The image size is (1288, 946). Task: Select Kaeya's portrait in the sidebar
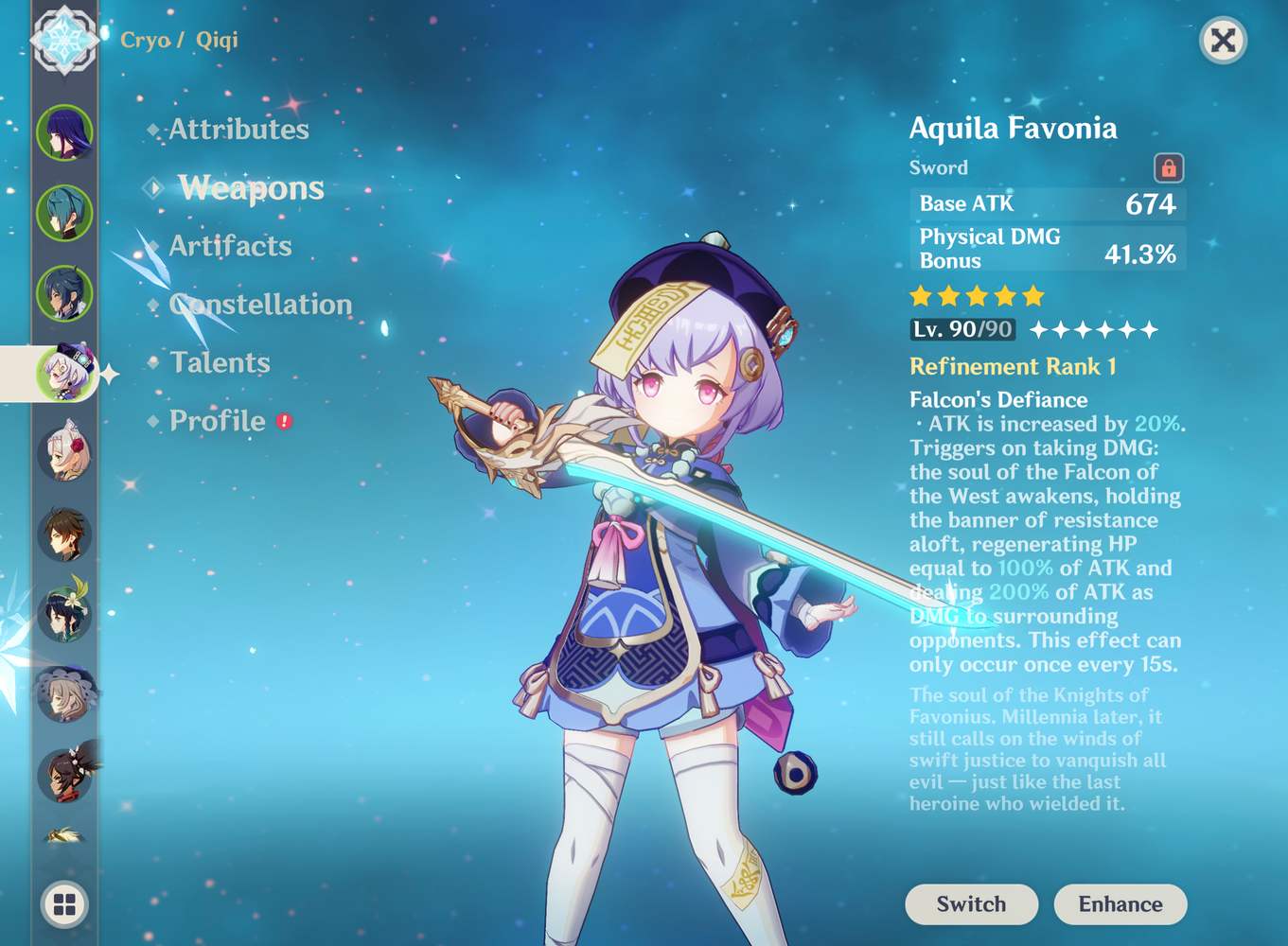[62, 215]
